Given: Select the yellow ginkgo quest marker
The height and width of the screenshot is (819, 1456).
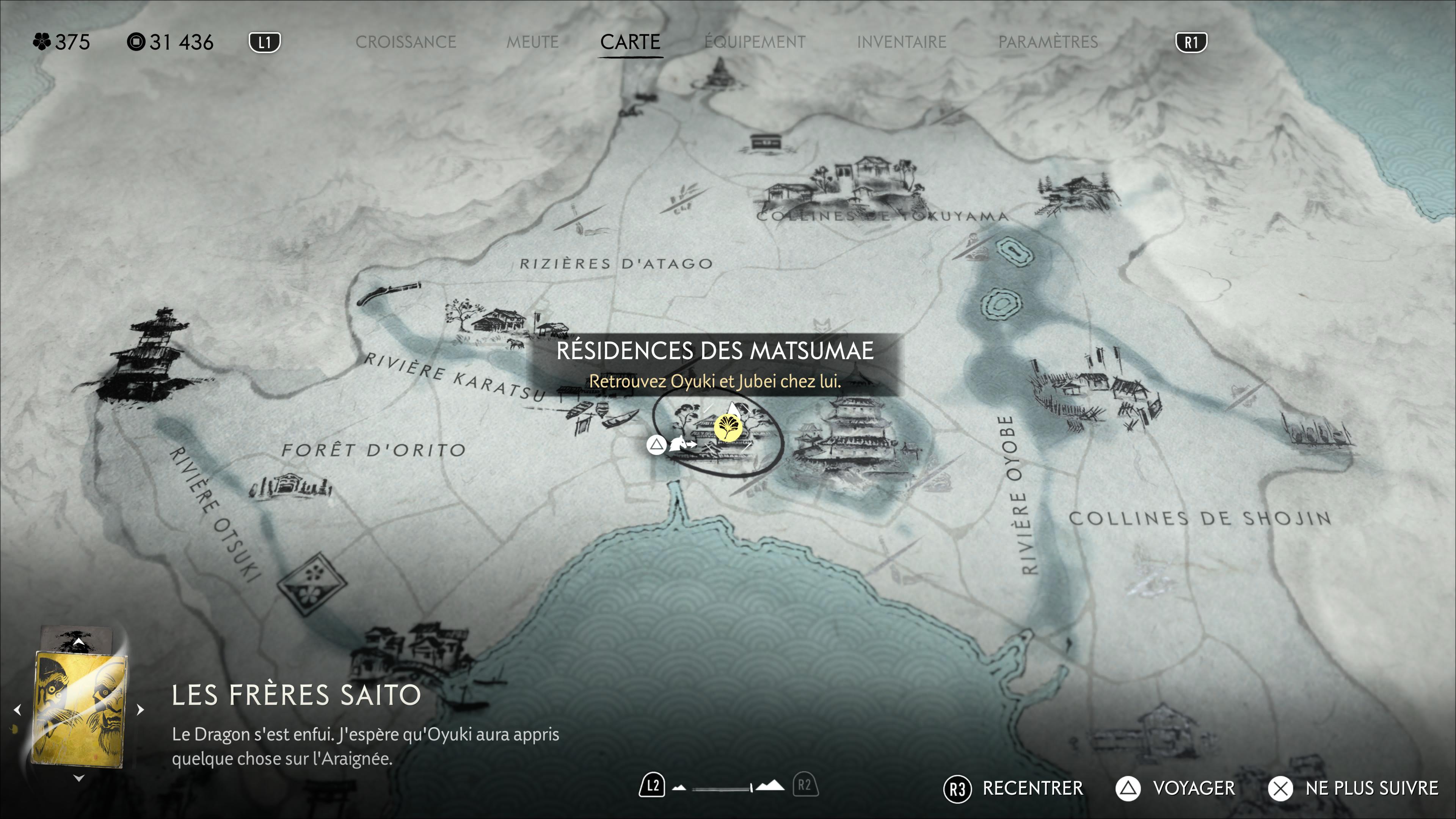Looking at the screenshot, I should [x=728, y=427].
